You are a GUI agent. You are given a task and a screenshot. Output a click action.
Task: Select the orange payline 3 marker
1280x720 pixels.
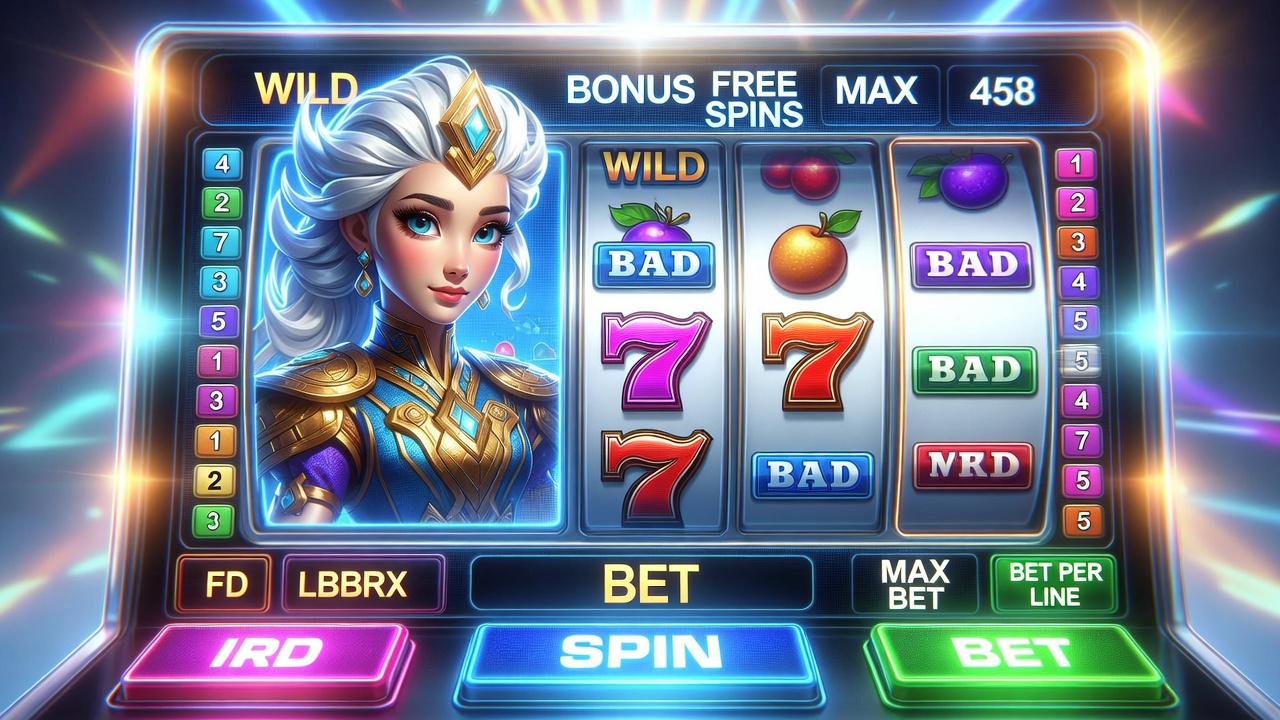click(1077, 242)
